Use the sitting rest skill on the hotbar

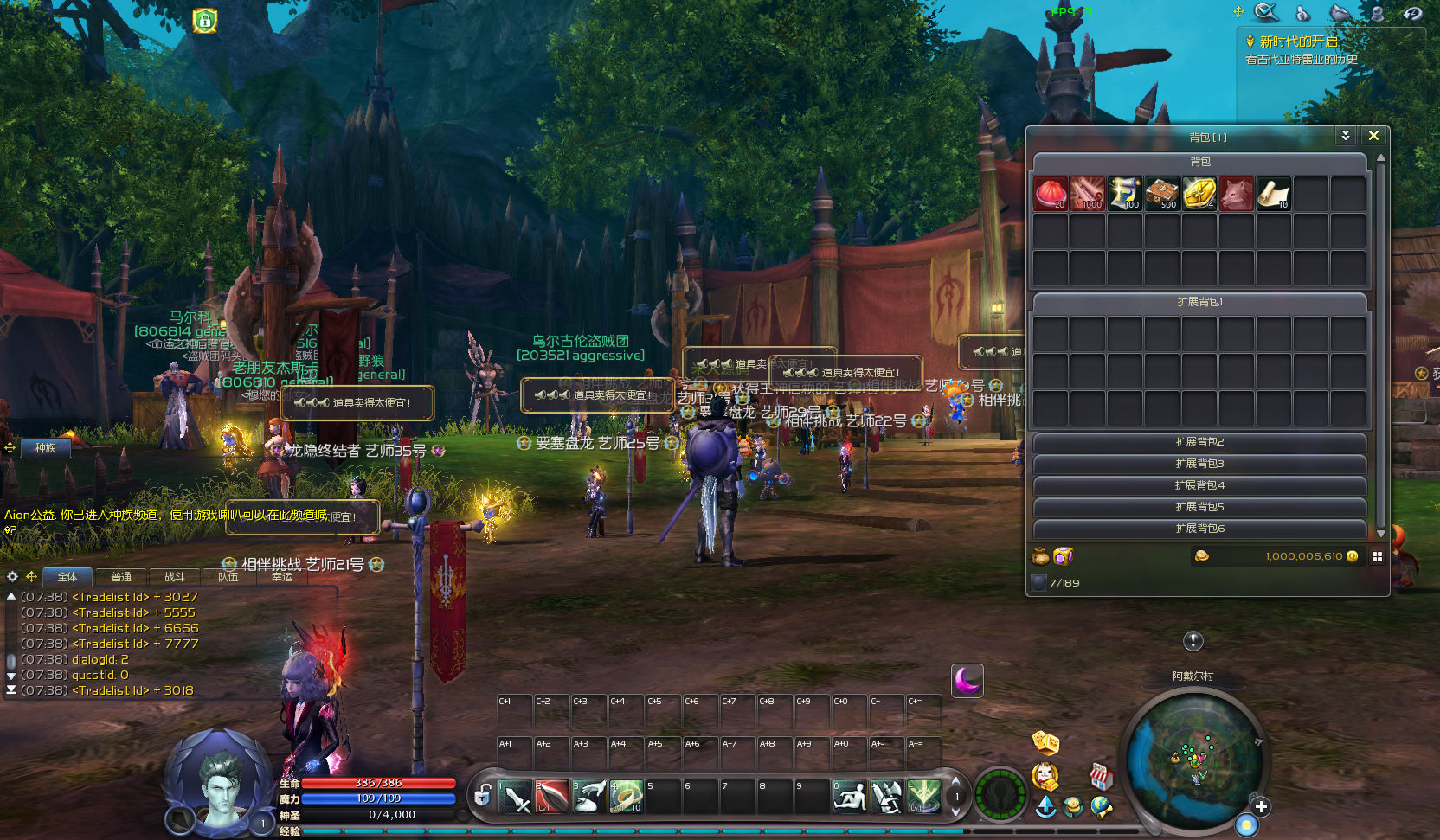pos(850,797)
